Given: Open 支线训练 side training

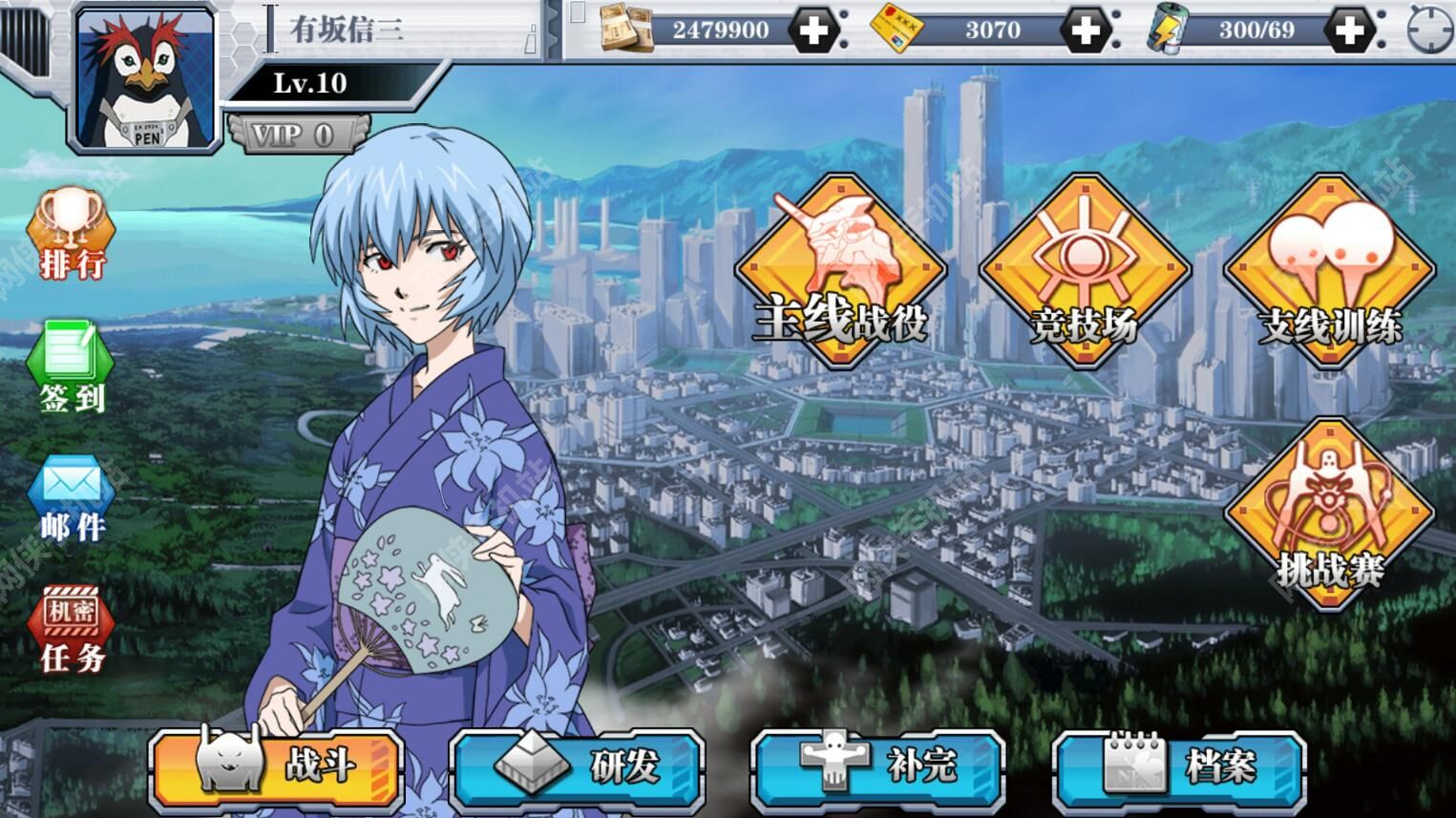Looking at the screenshot, I should (1330, 270).
